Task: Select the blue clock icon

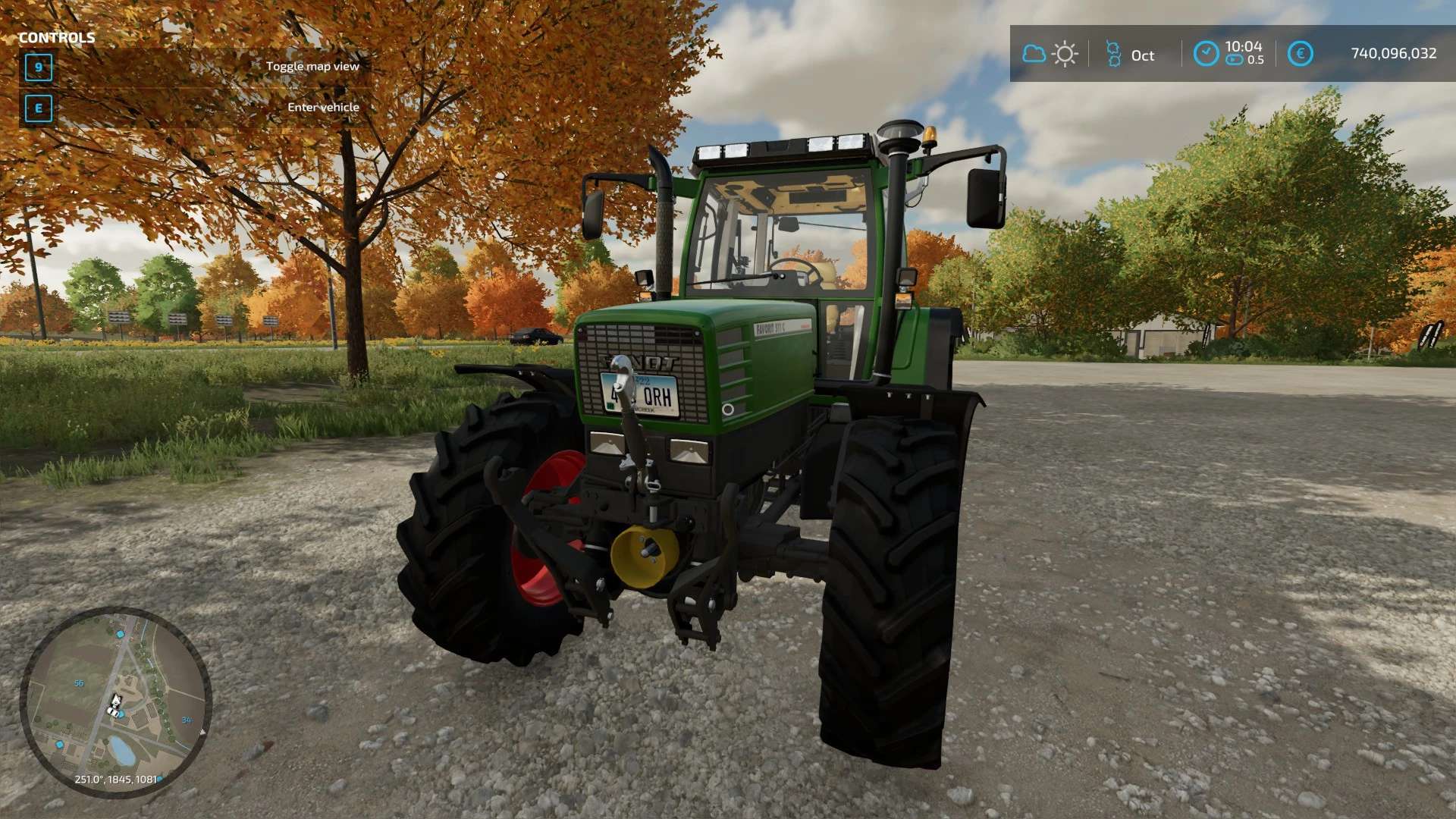Action: point(1206,53)
